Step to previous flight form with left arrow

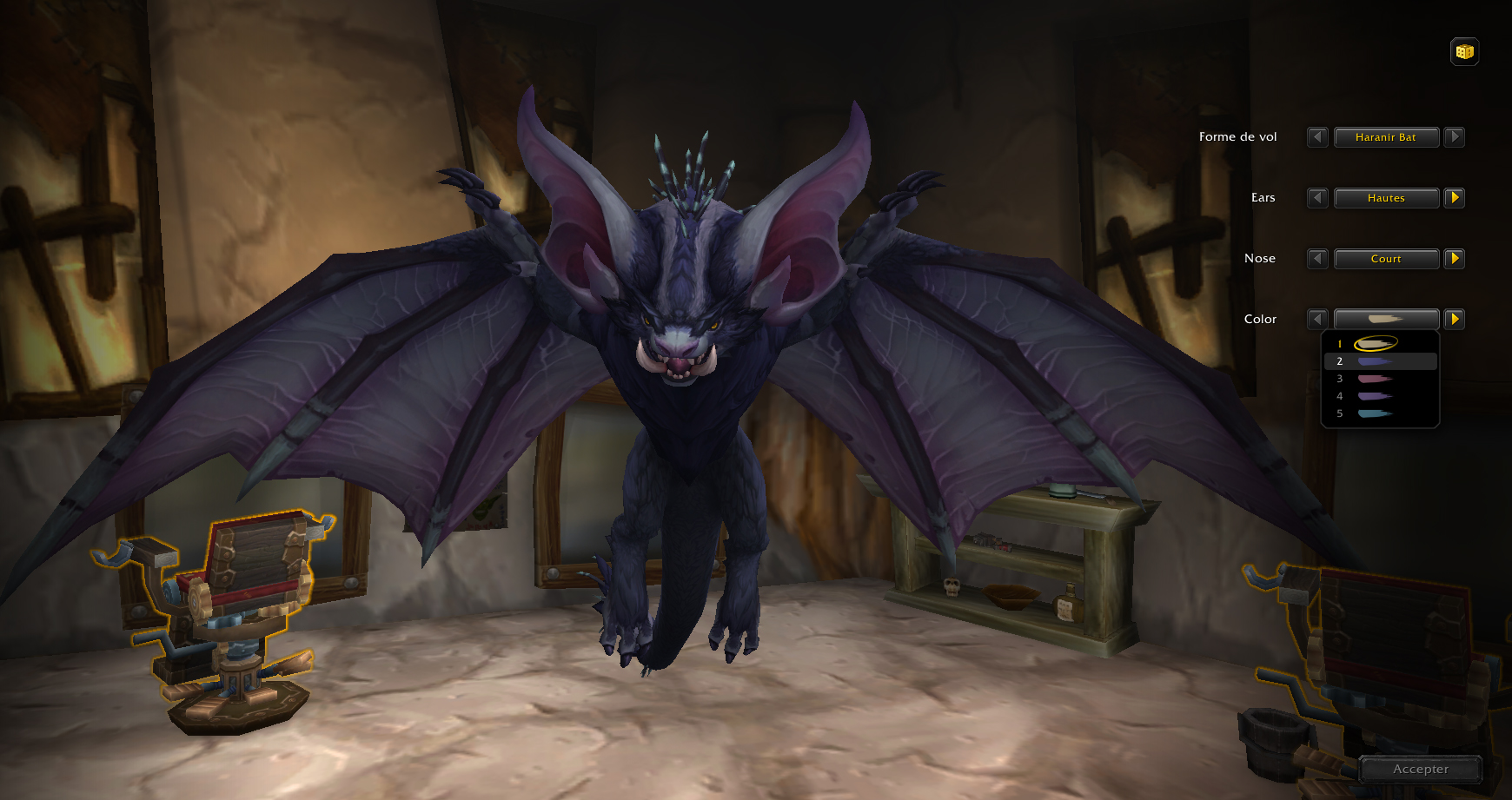[1316, 137]
